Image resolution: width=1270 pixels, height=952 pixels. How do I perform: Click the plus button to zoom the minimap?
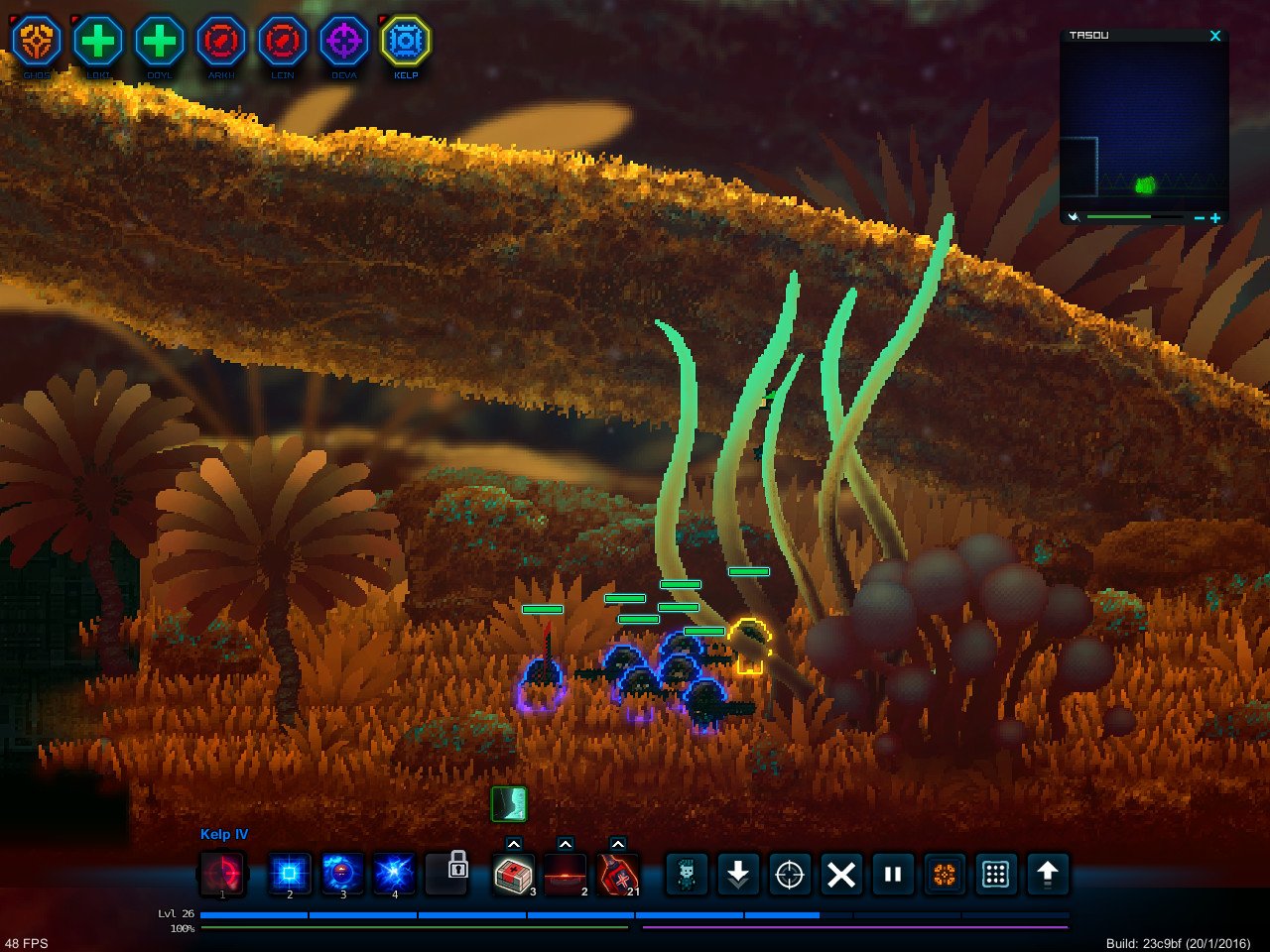click(x=1214, y=215)
